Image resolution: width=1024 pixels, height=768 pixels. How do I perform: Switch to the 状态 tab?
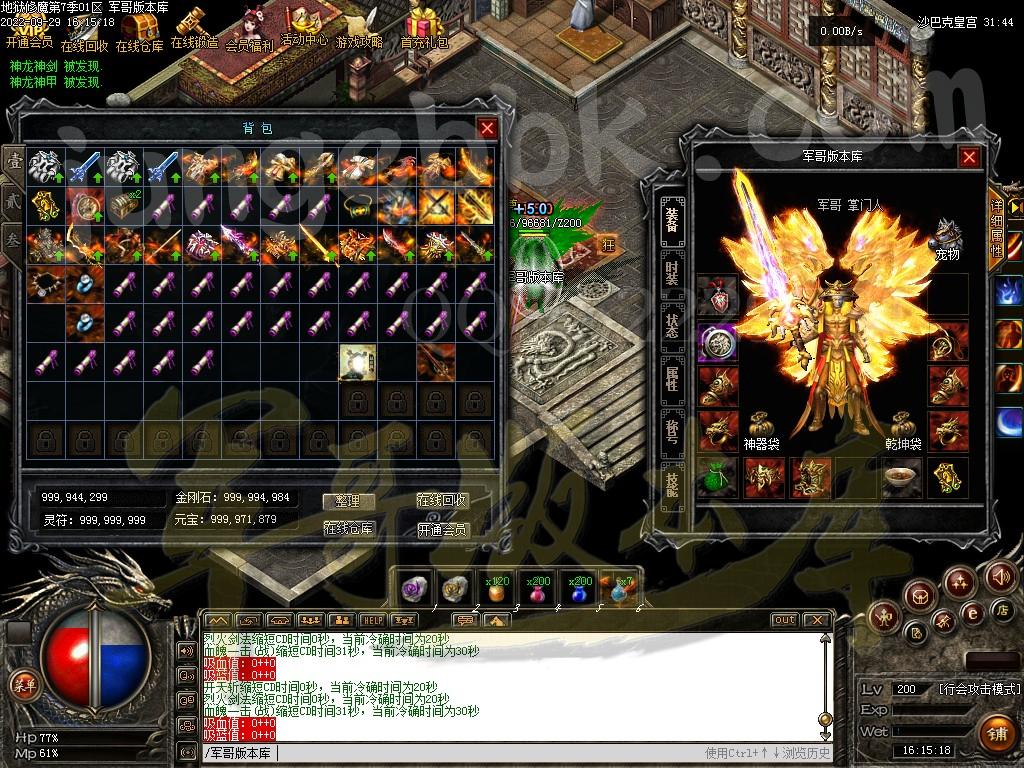pos(673,323)
